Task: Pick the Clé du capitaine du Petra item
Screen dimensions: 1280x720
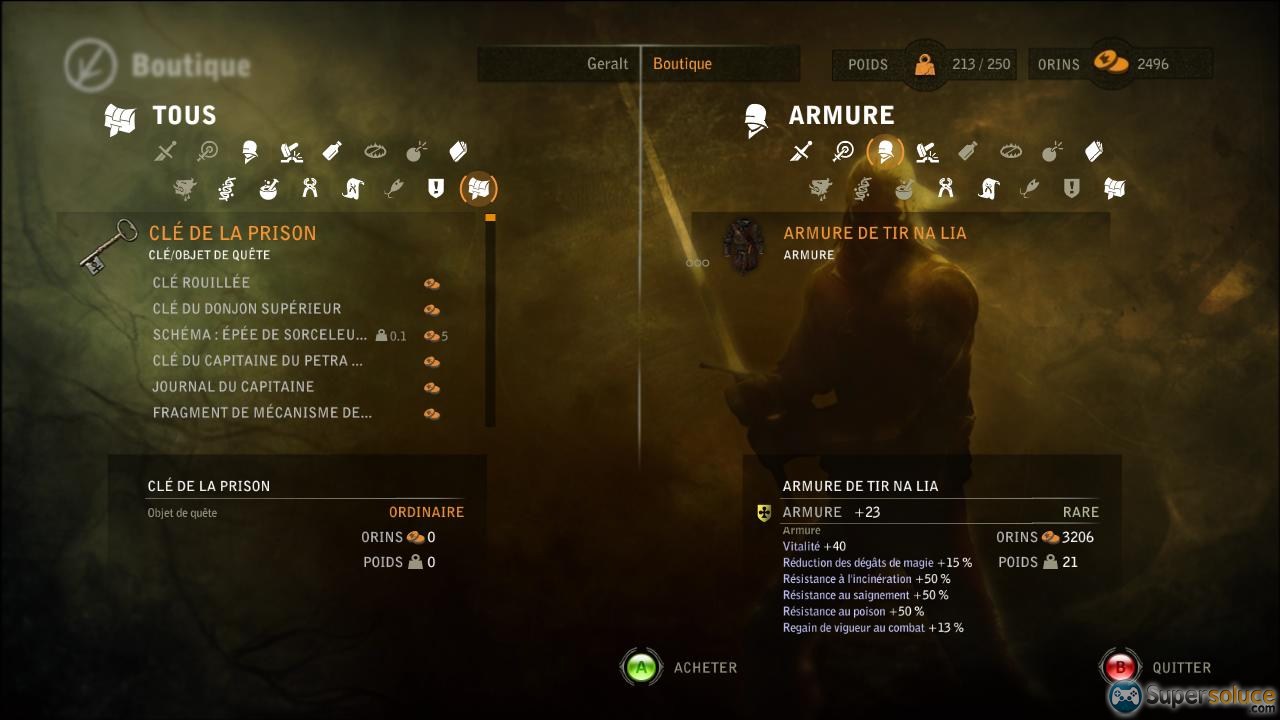Action: (x=257, y=361)
